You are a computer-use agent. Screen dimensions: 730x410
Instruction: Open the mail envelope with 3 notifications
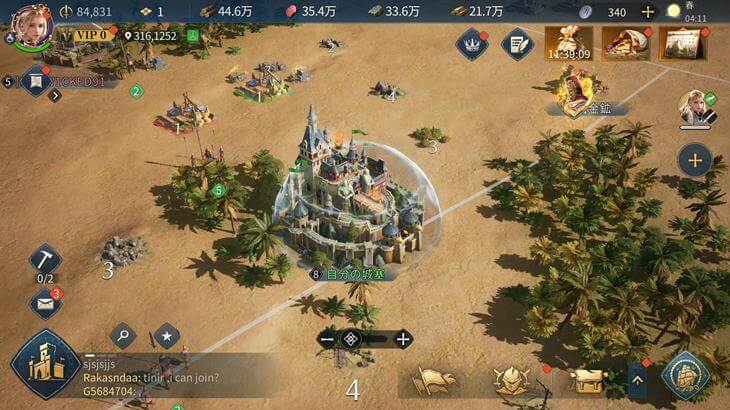tap(45, 303)
